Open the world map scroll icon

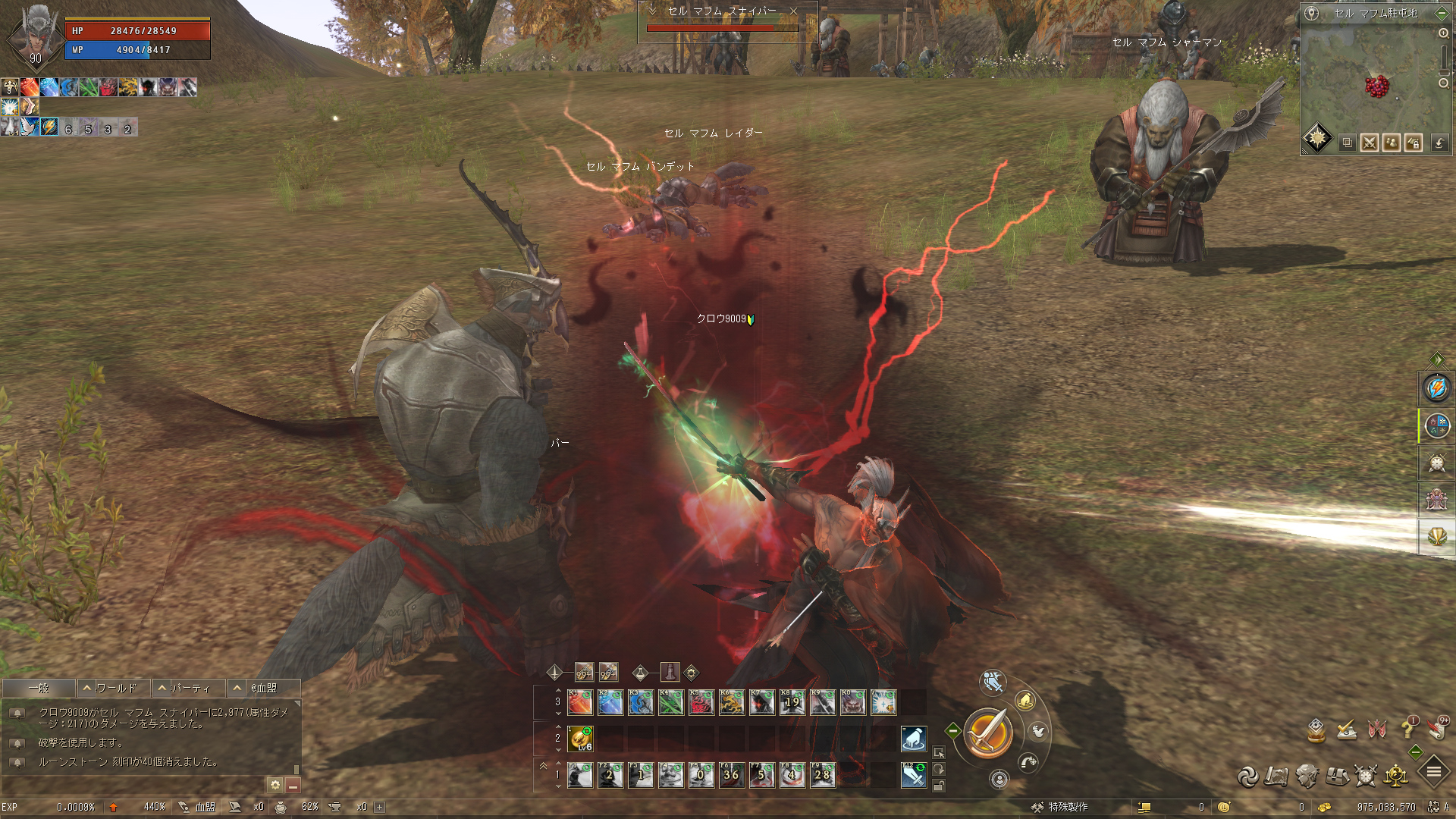pyautogui.click(x=1277, y=776)
